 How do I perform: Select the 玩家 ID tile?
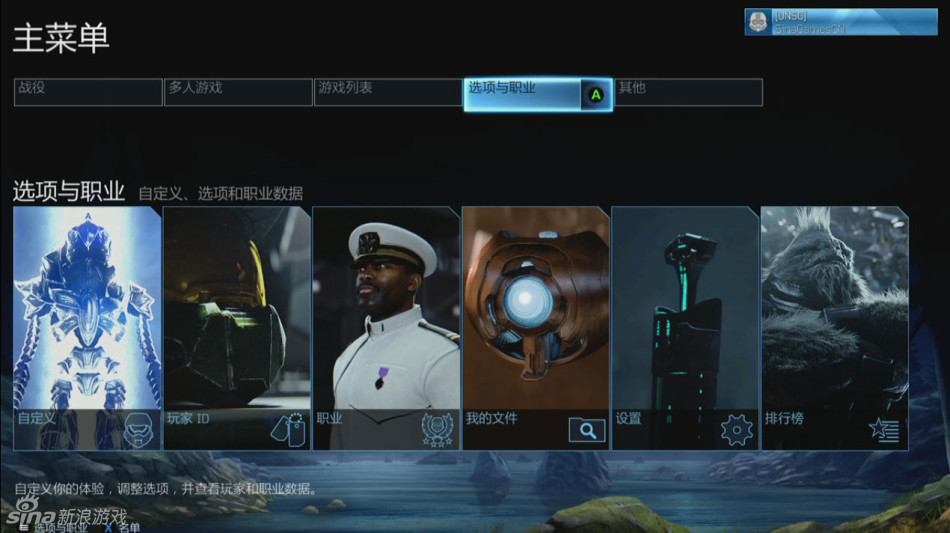pyautogui.click(x=237, y=328)
